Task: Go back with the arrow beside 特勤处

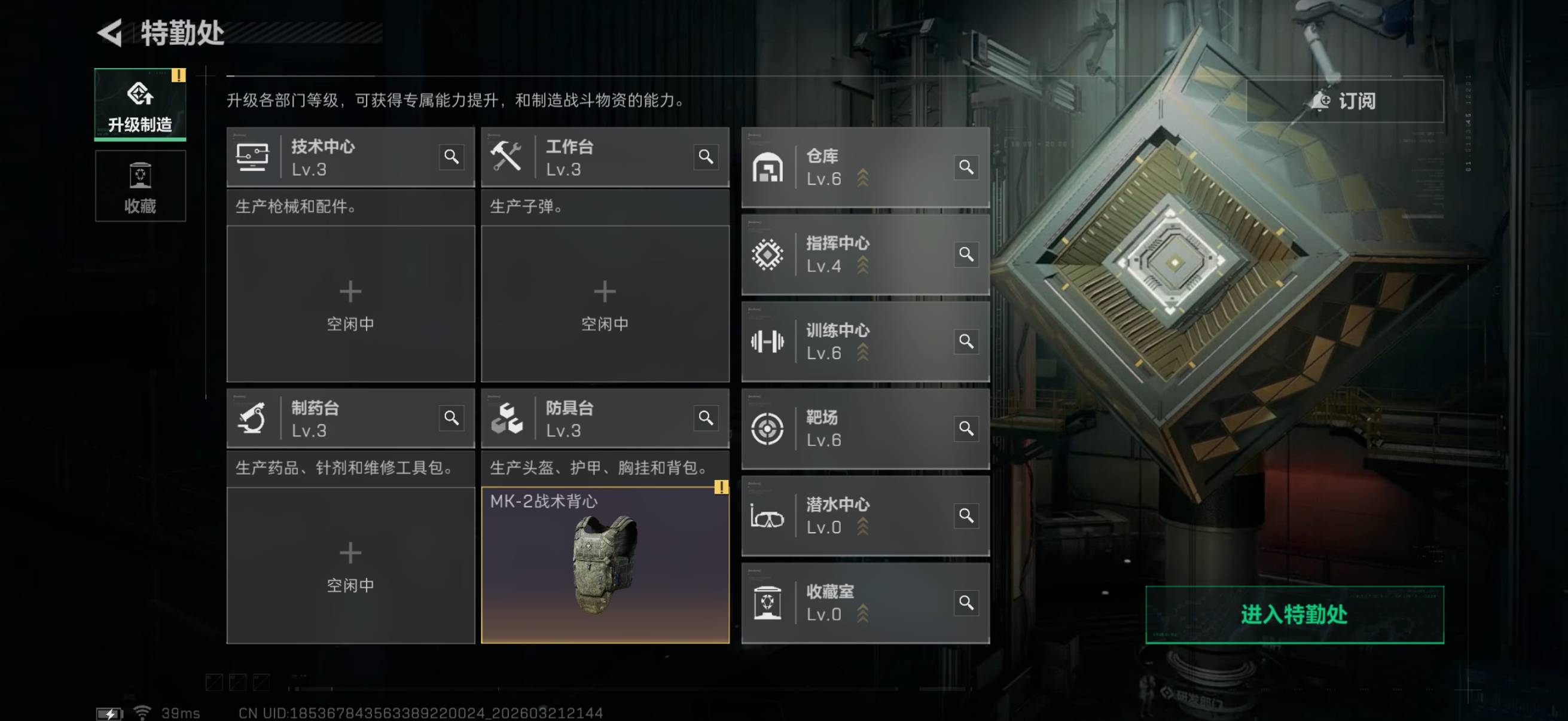Action: 111,33
